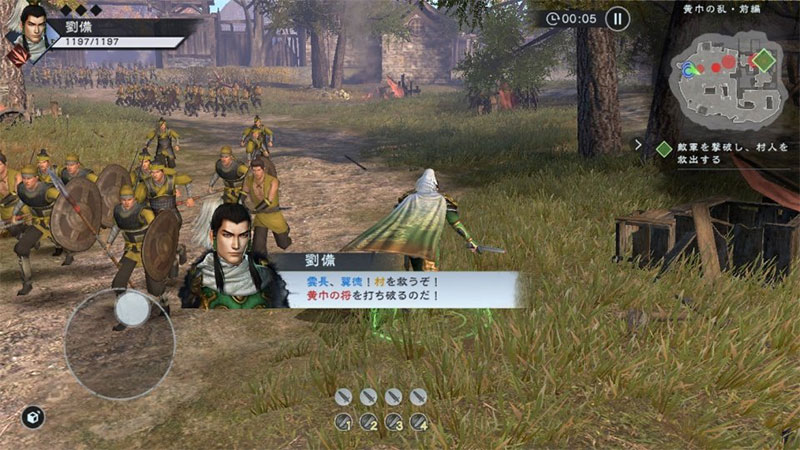This screenshot has height=450, width=800.
Task: Activate skill slot number 2
Action: 368,422
